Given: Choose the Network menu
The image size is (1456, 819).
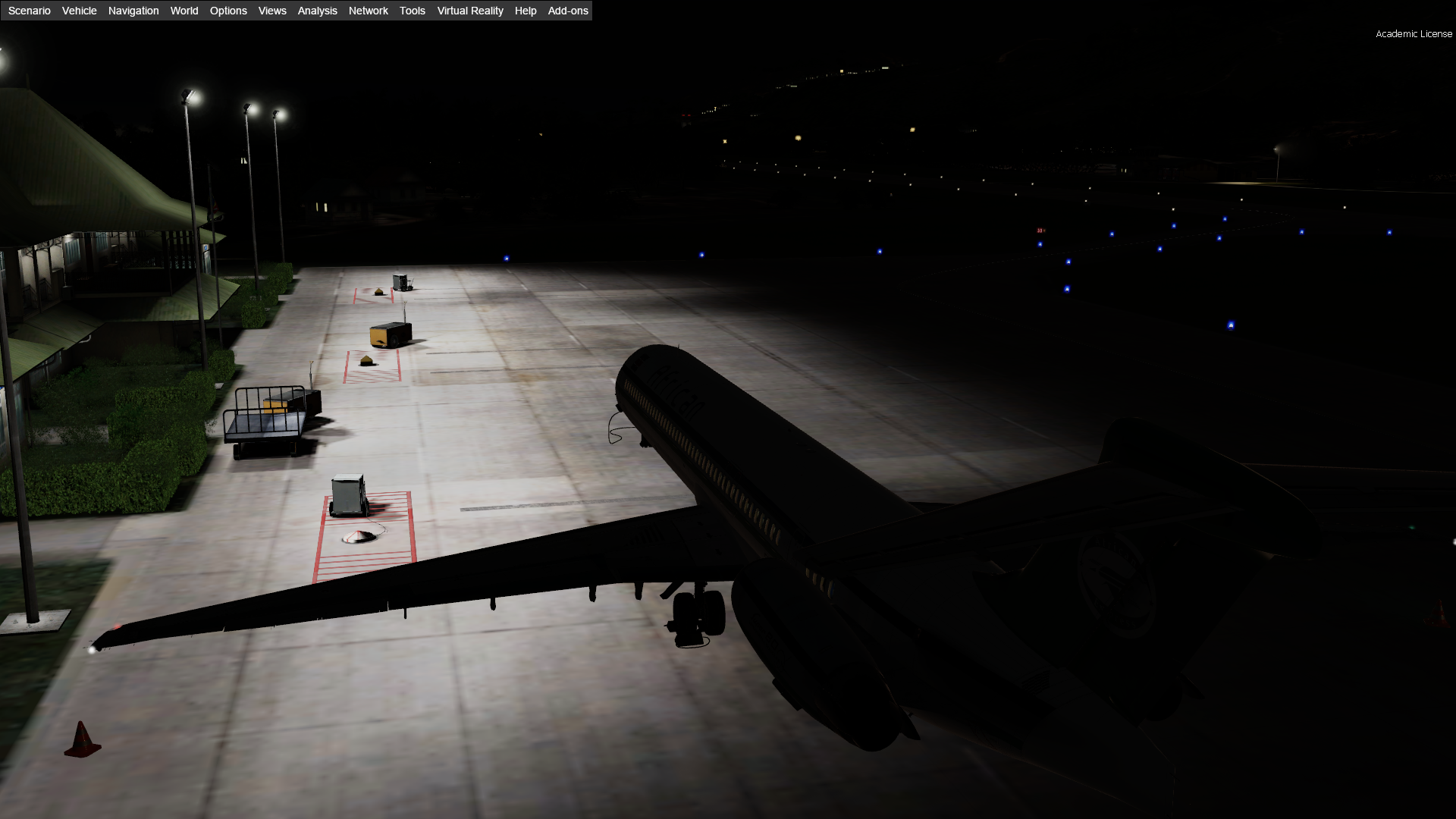Looking at the screenshot, I should 369,11.
